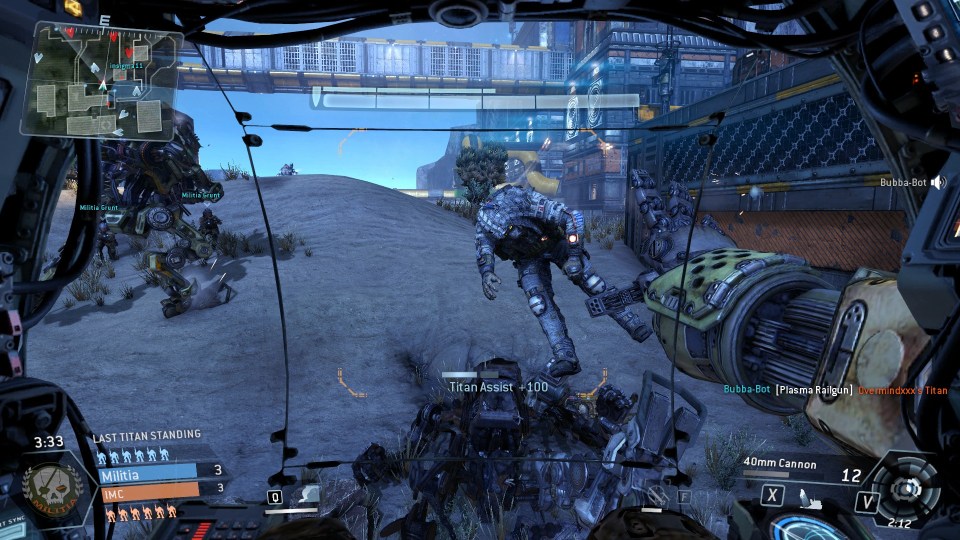Click the circular Titan core gauge
This screenshot has height=540, width=960.
907,487
